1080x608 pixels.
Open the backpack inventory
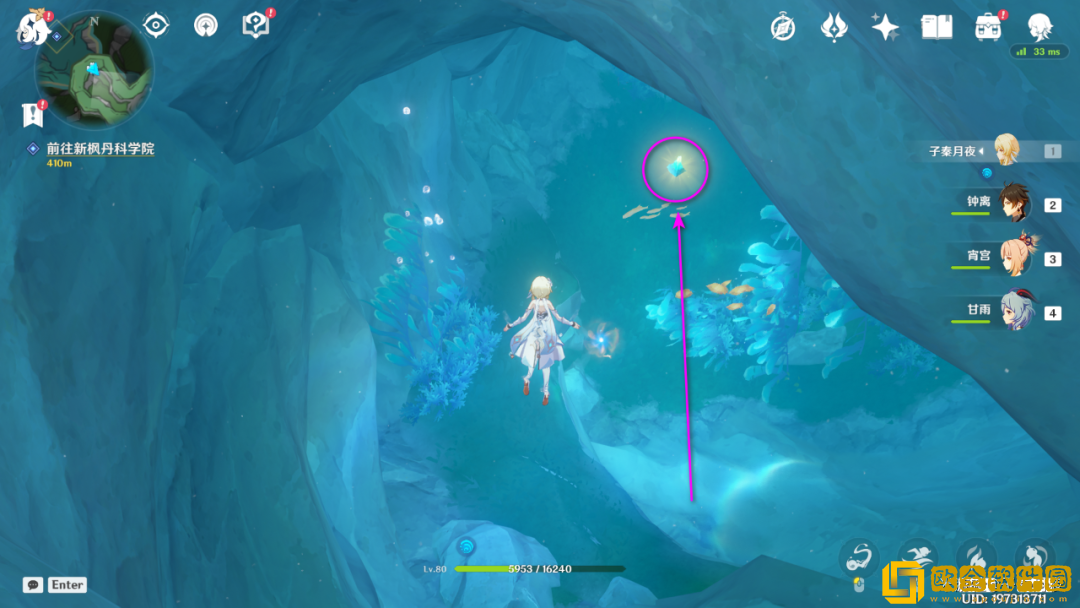click(988, 27)
